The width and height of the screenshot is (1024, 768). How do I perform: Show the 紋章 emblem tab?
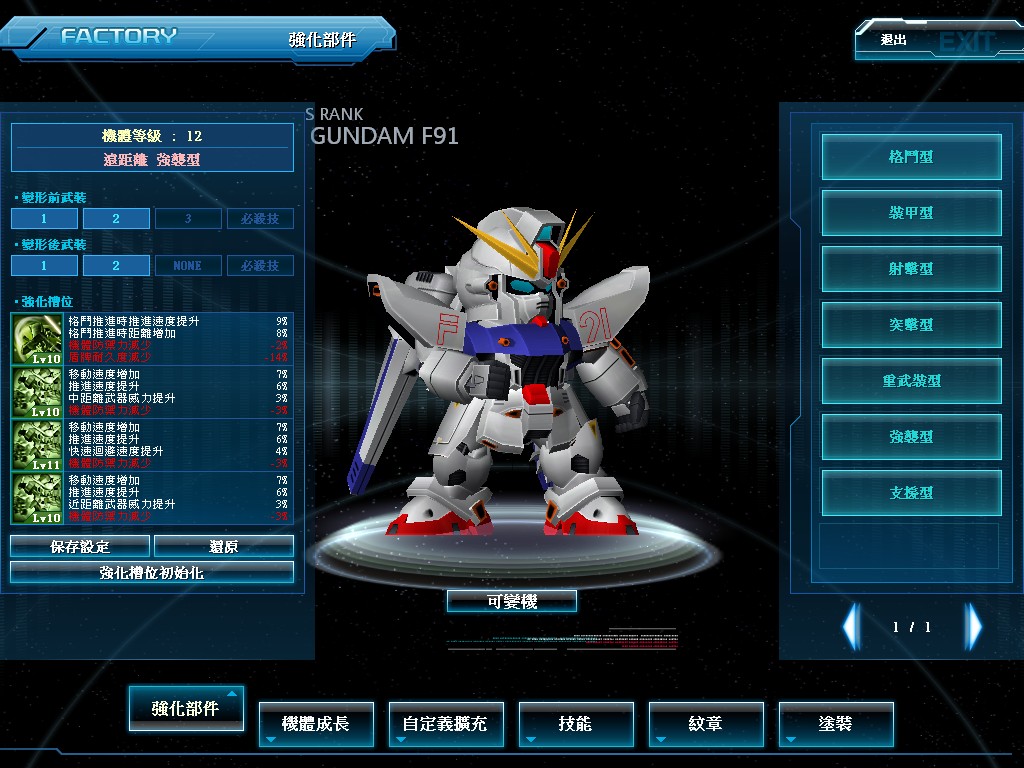point(706,723)
